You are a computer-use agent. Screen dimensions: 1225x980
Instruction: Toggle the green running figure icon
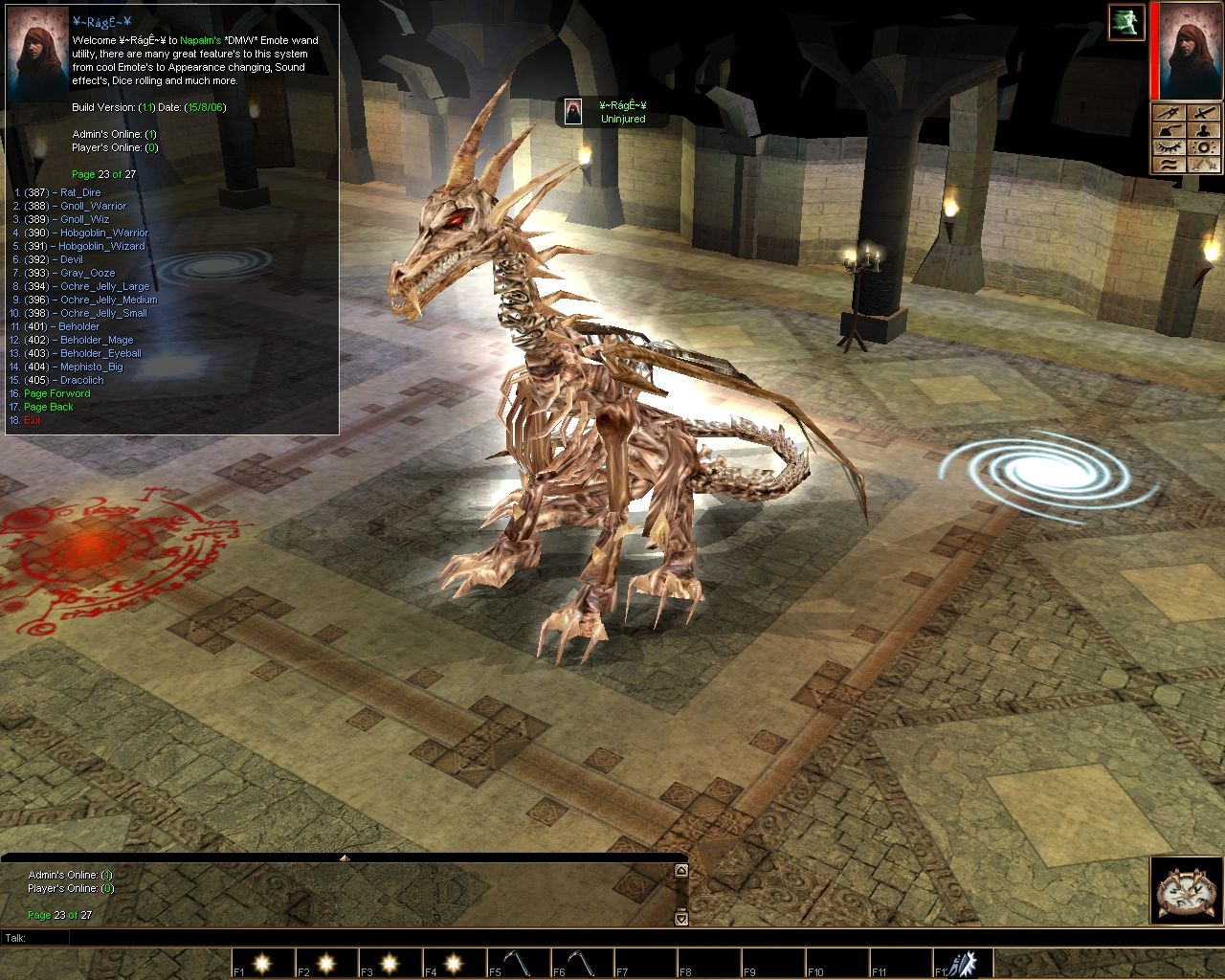[1126, 22]
